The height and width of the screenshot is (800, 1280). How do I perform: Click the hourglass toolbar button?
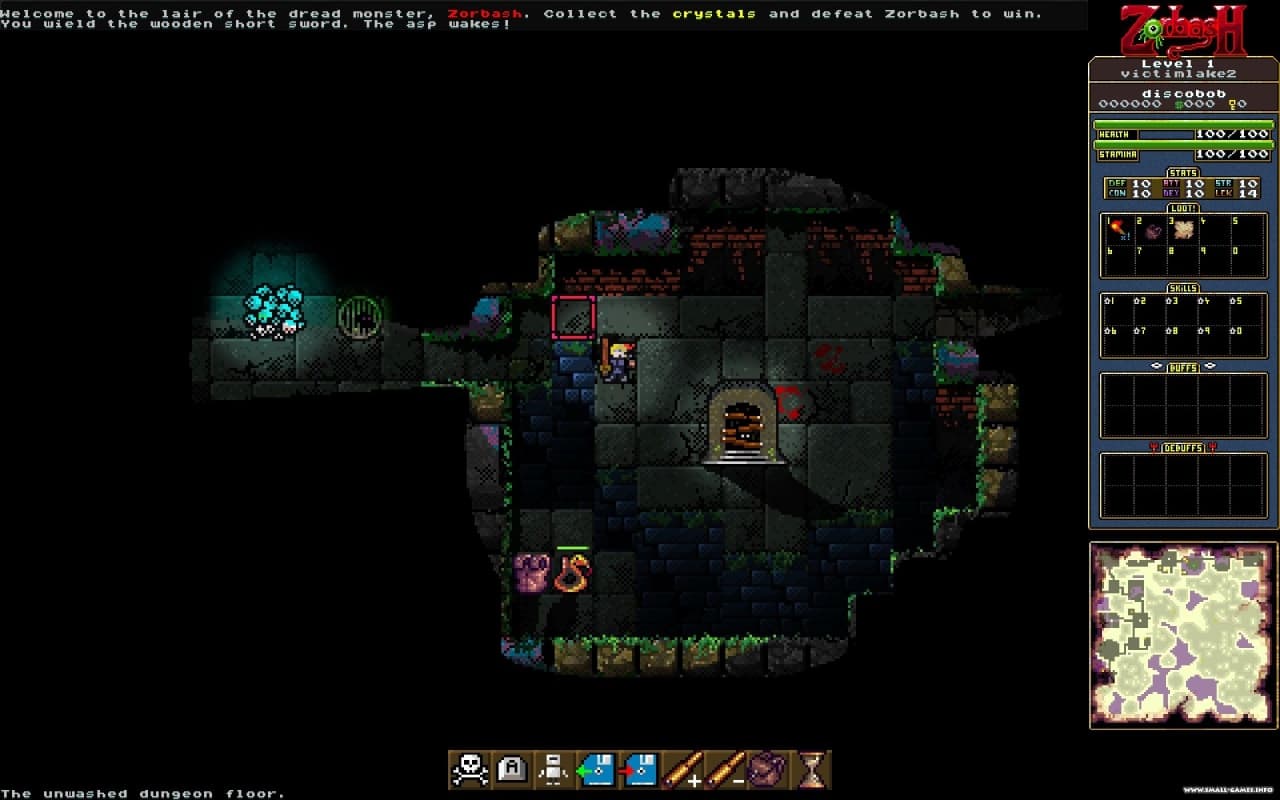[x=812, y=769]
